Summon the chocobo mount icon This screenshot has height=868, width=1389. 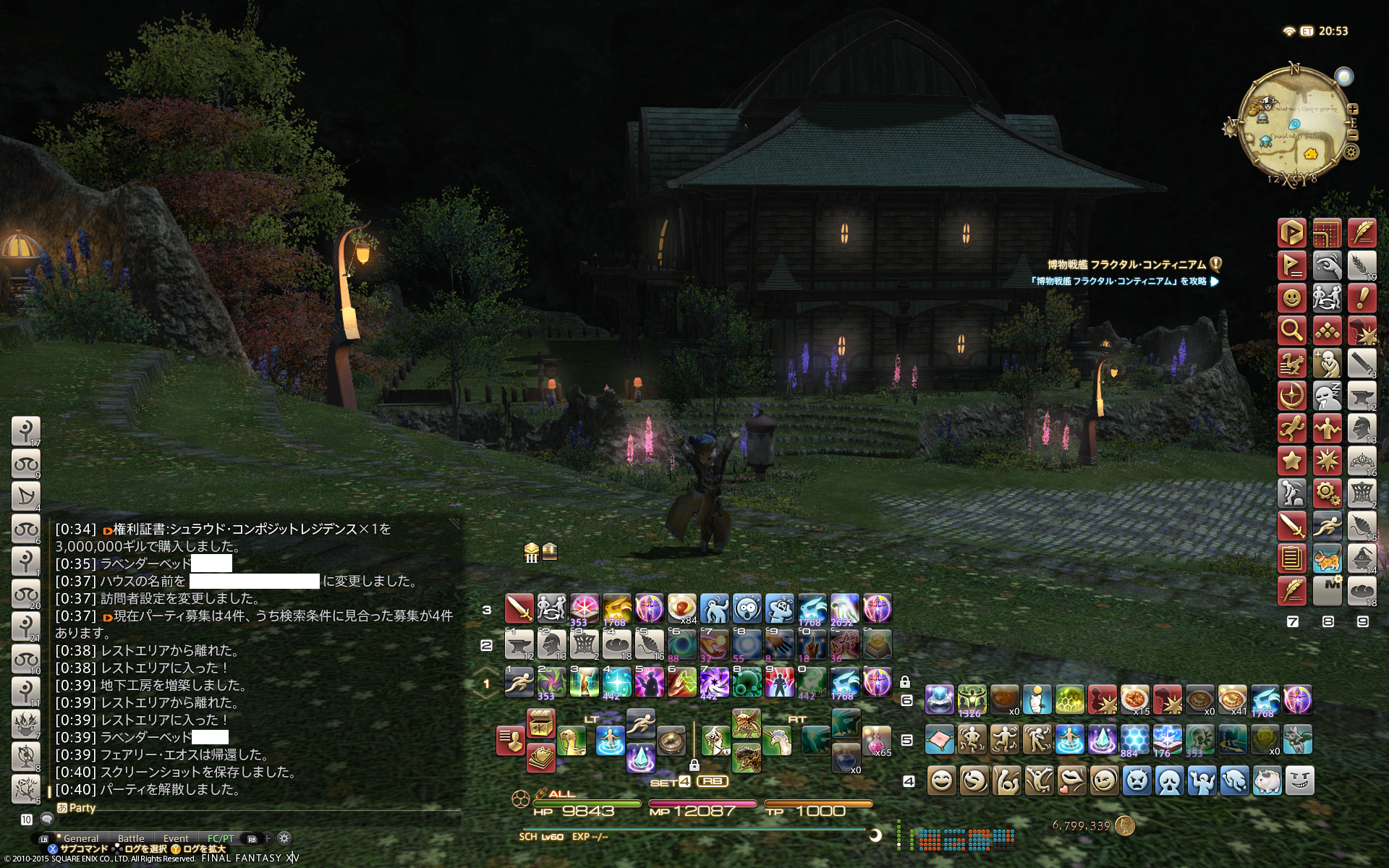[572, 740]
